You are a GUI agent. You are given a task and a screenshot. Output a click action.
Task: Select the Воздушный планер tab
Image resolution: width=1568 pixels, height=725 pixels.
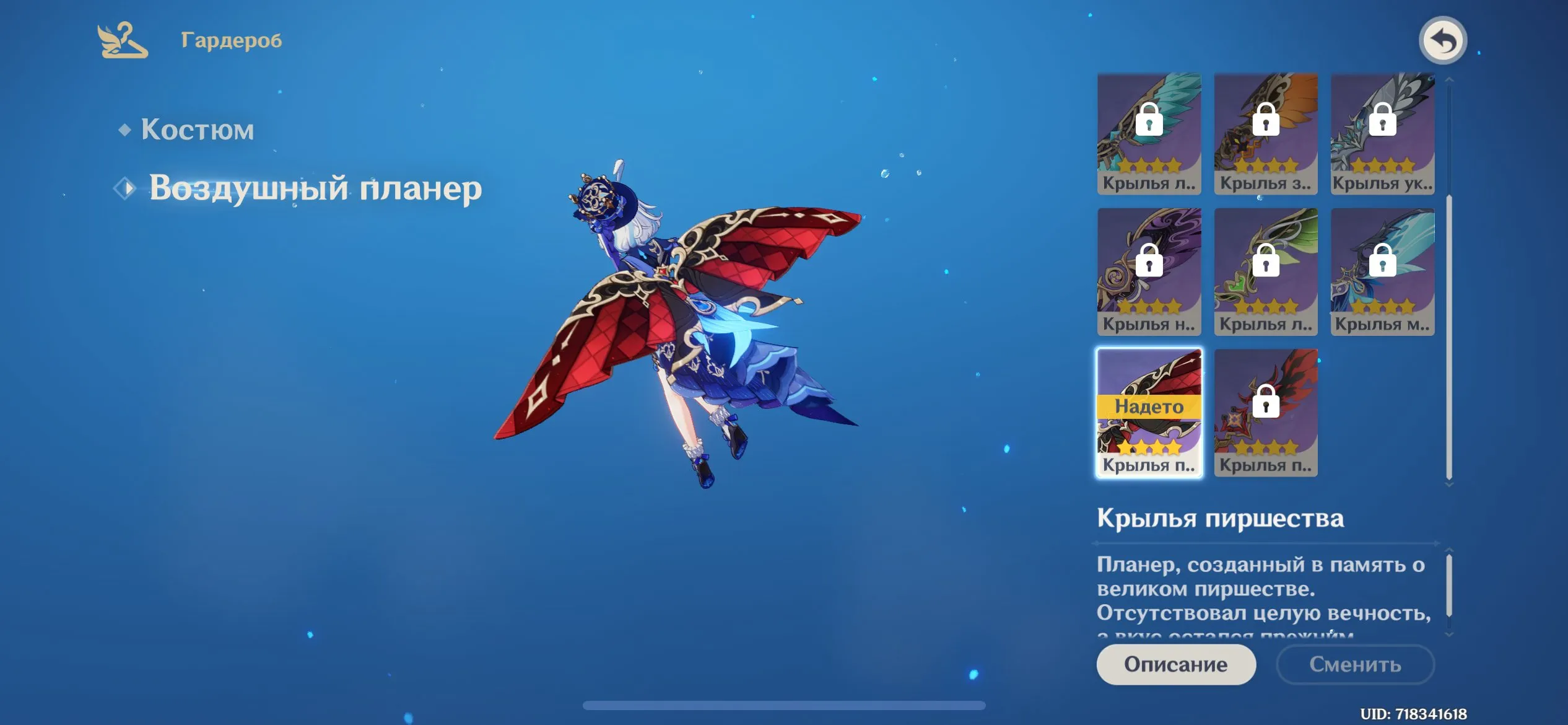(315, 188)
